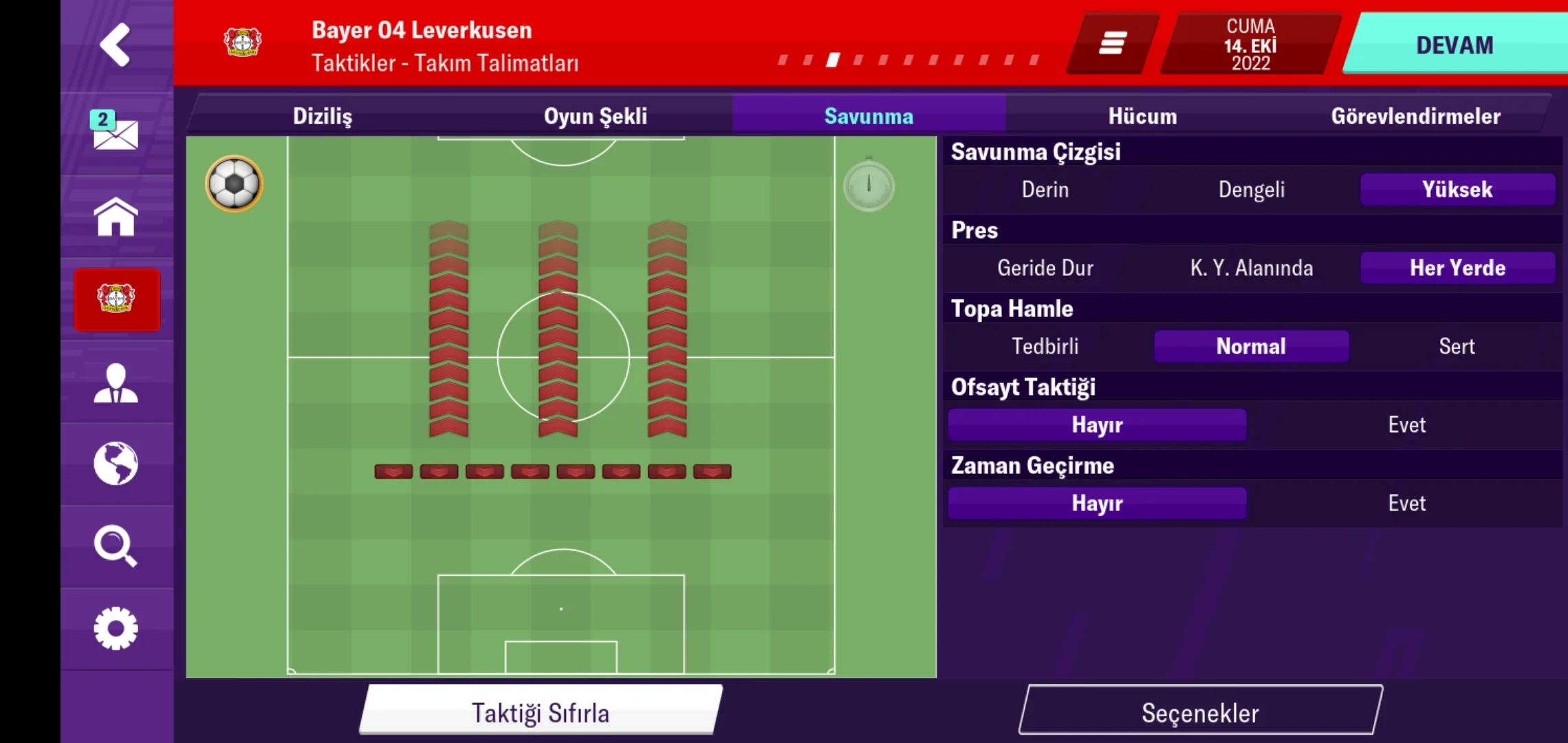The height and width of the screenshot is (743, 1568).
Task: Open the search function
Action: 116,547
